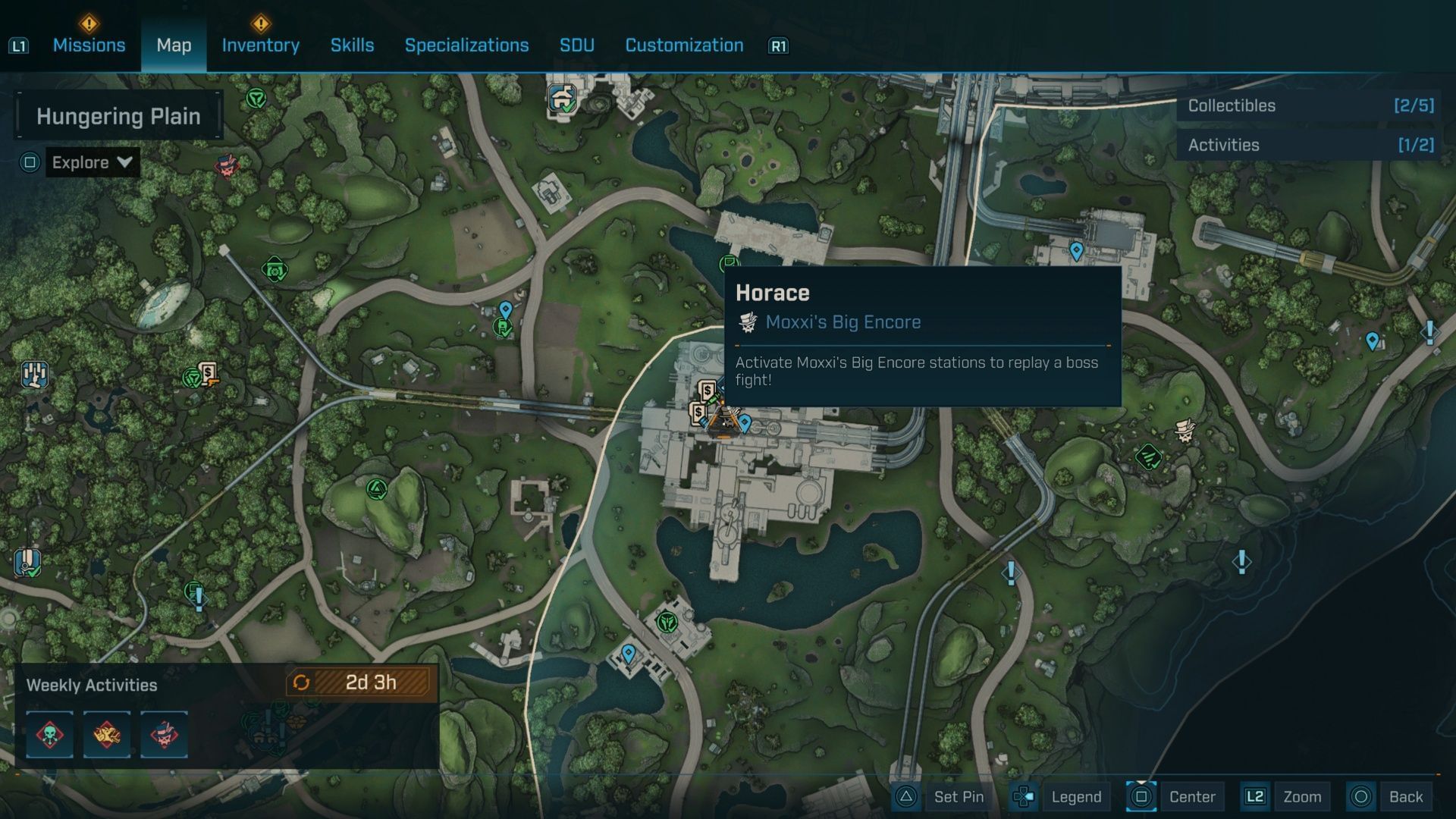This screenshot has height=819, width=1456.
Task: Switch to the Customization tab
Action: [684, 45]
